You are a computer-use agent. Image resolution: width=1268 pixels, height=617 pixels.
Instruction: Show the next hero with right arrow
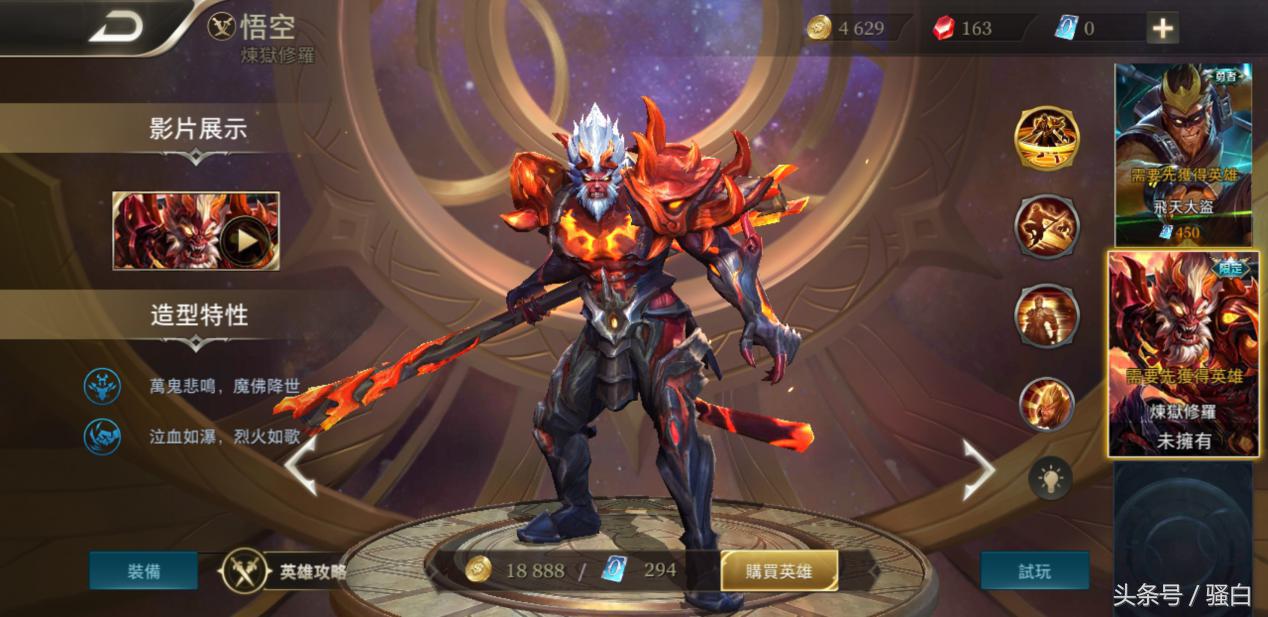tap(976, 468)
